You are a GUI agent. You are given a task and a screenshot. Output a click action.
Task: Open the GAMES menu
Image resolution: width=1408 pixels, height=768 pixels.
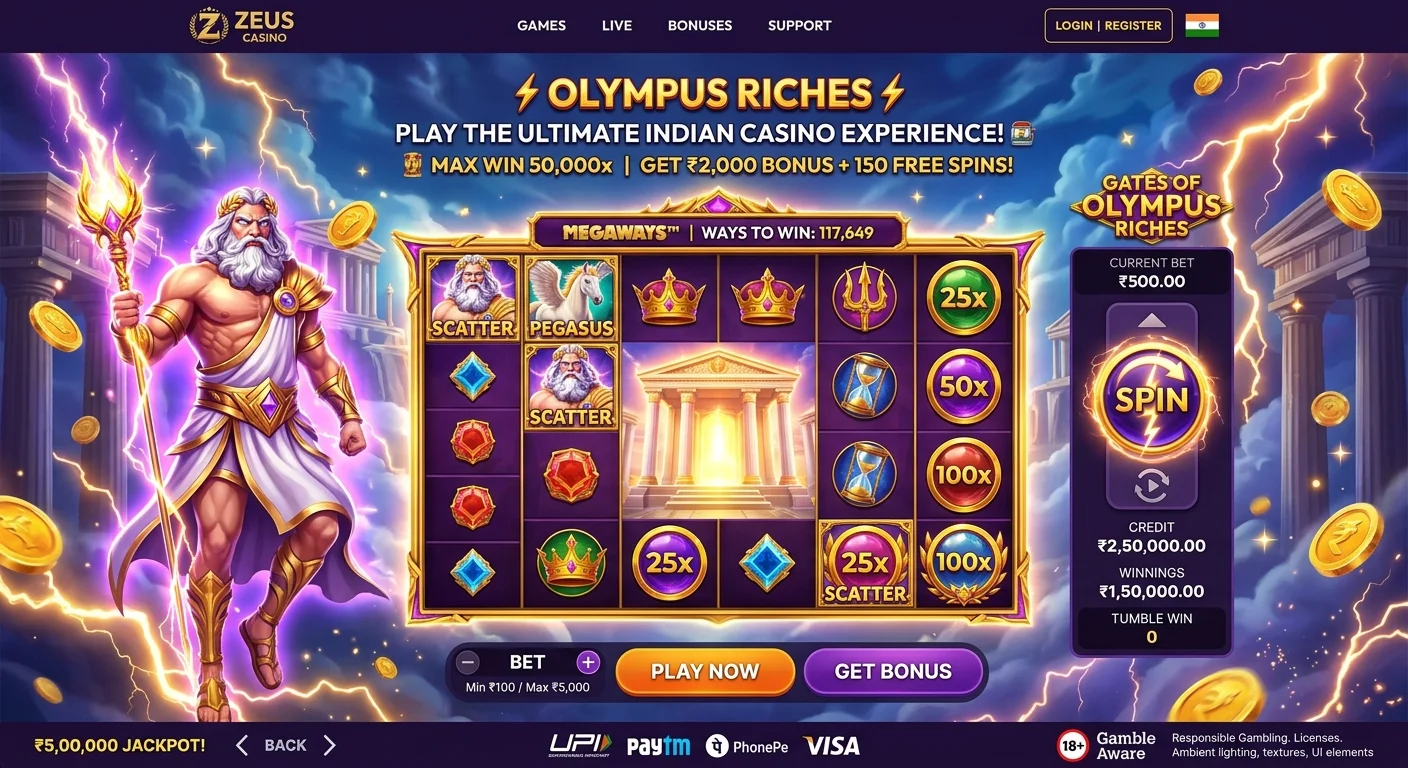(x=541, y=25)
